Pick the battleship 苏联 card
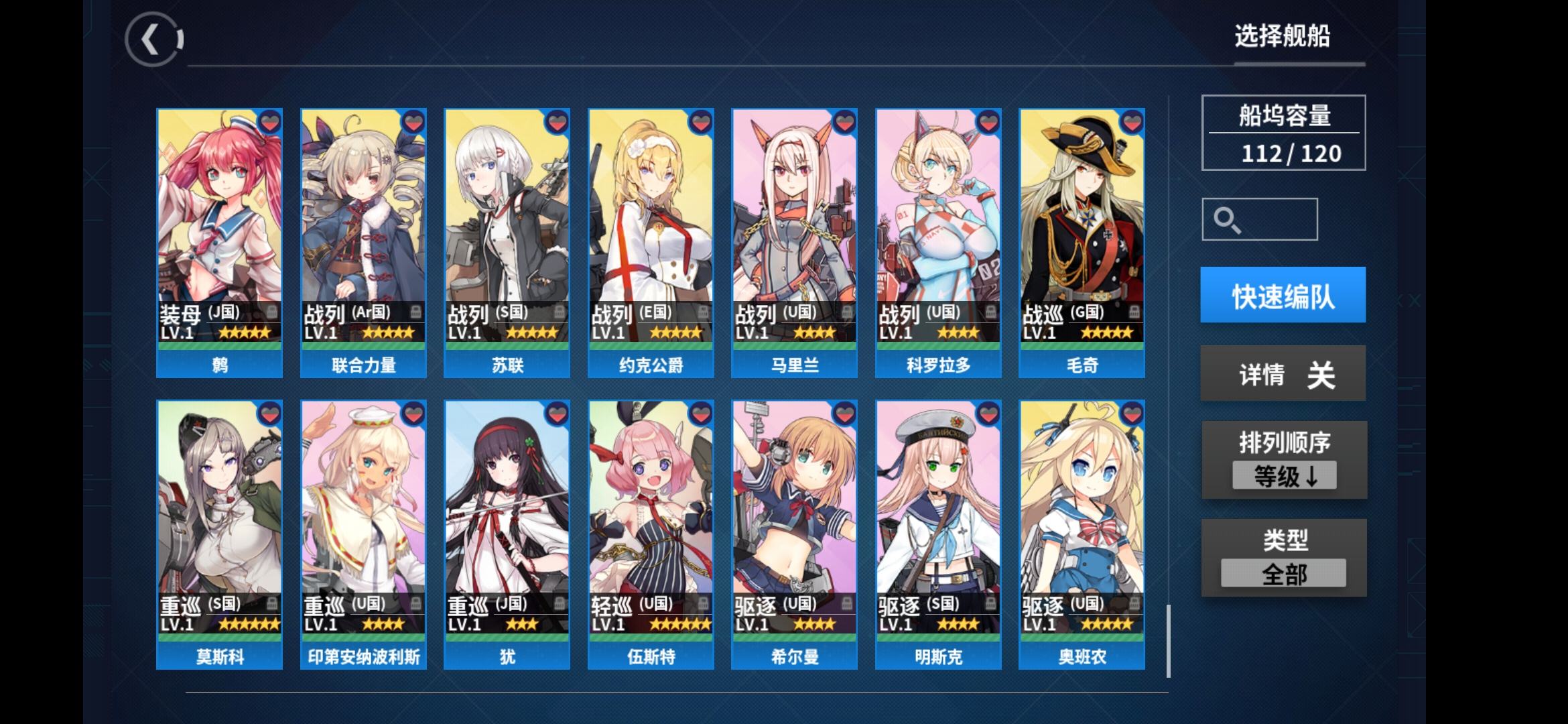The width and height of the screenshot is (1568, 724). click(x=507, y=243)
